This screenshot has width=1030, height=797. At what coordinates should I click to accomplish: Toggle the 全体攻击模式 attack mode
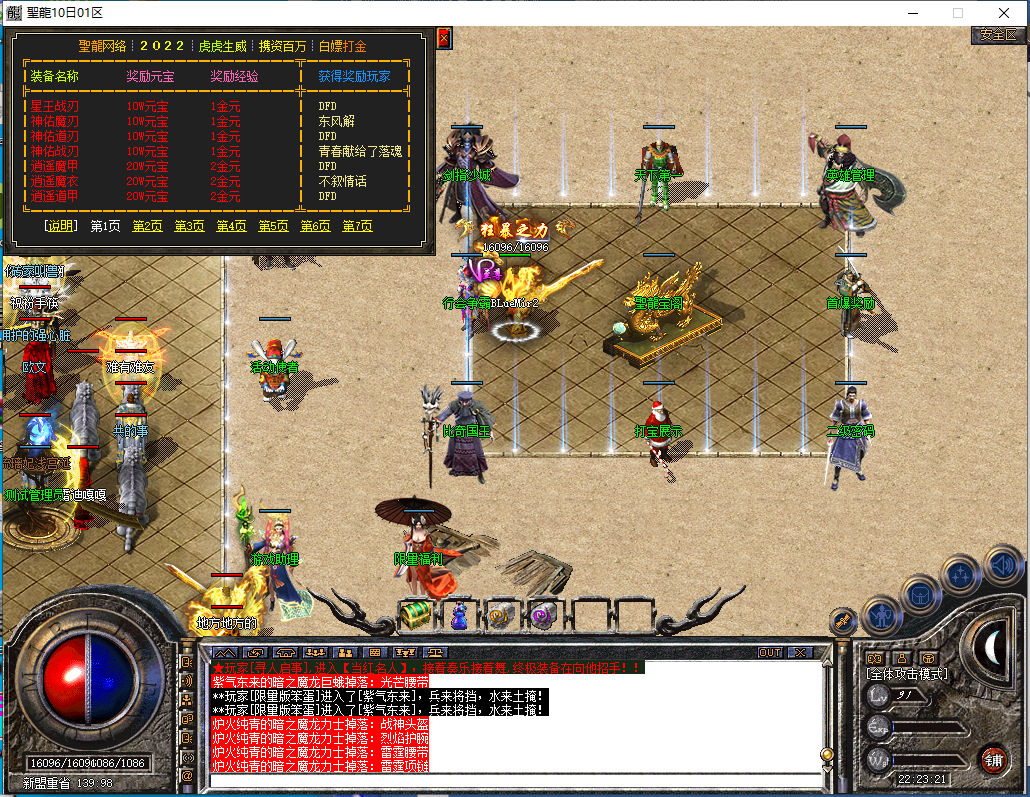pos(906,674)
